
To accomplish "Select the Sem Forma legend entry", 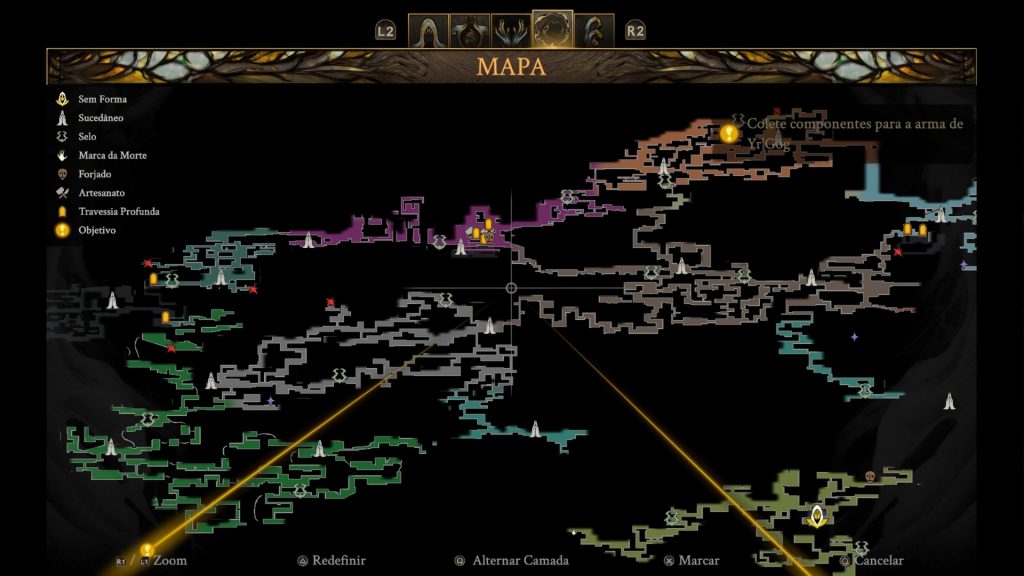I will pos(102,99).
